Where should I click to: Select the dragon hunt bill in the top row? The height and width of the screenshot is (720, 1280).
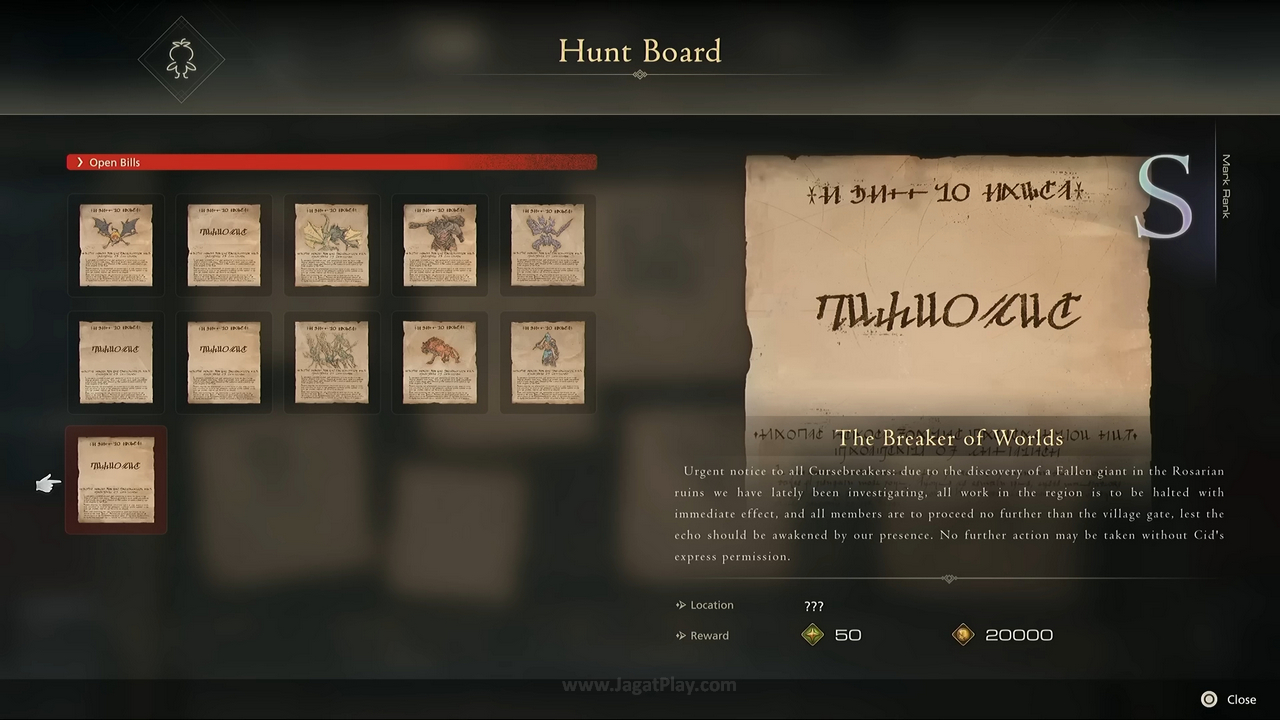(x=331, y=243)
